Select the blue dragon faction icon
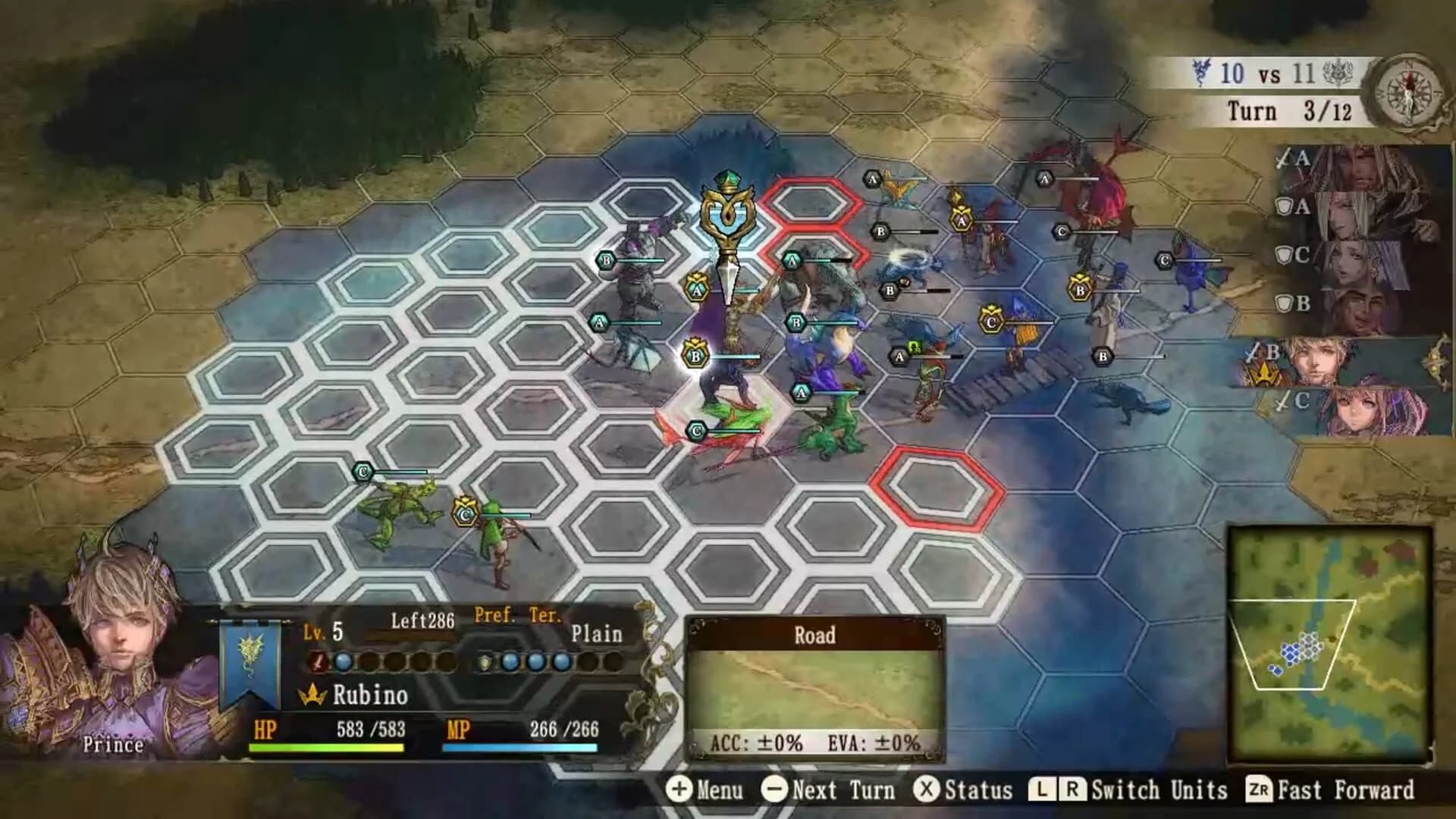This screenshot has width=1456, height=819. point(1200,71)
